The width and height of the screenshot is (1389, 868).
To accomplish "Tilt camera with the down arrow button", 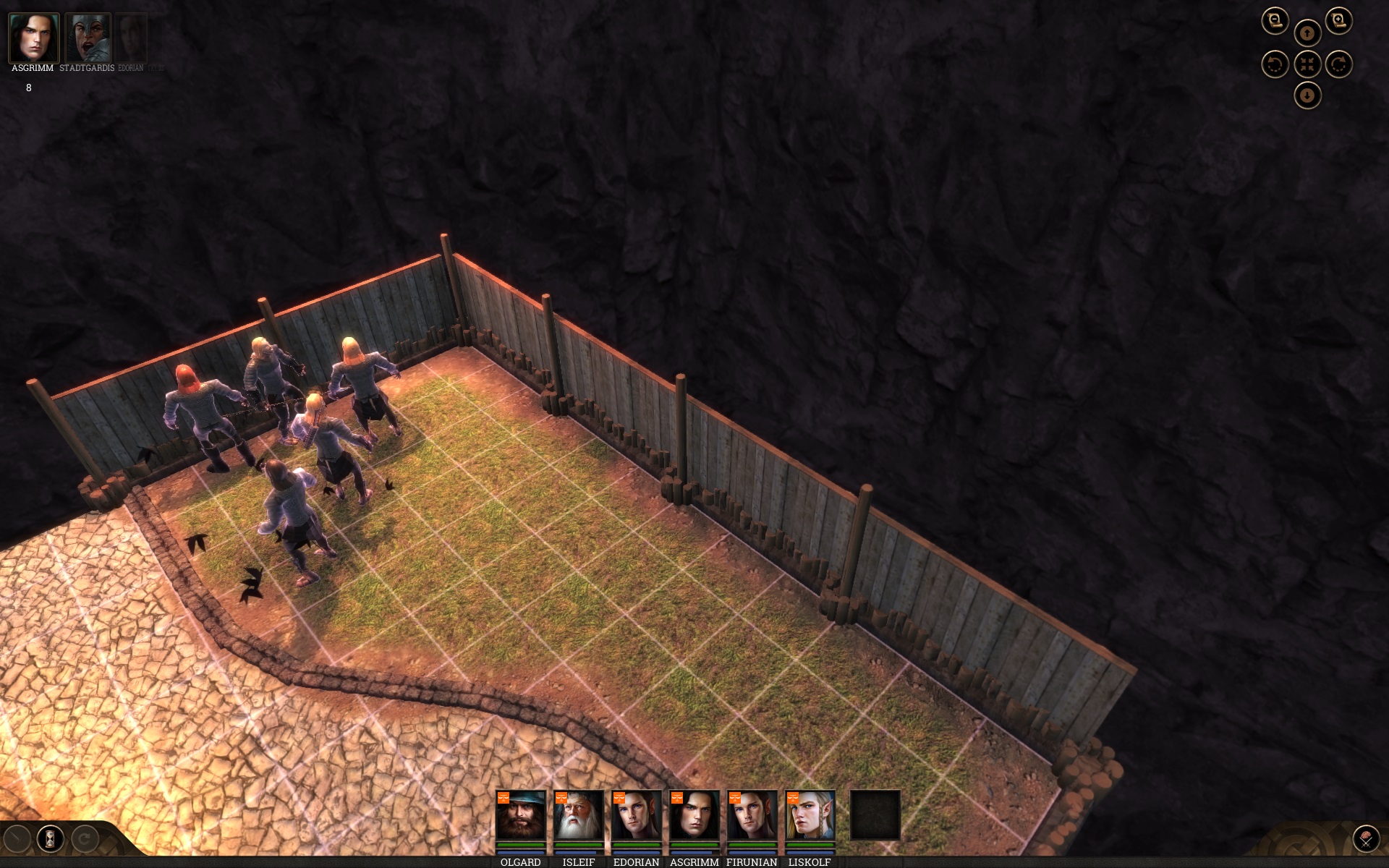I will click(1307, 95).
